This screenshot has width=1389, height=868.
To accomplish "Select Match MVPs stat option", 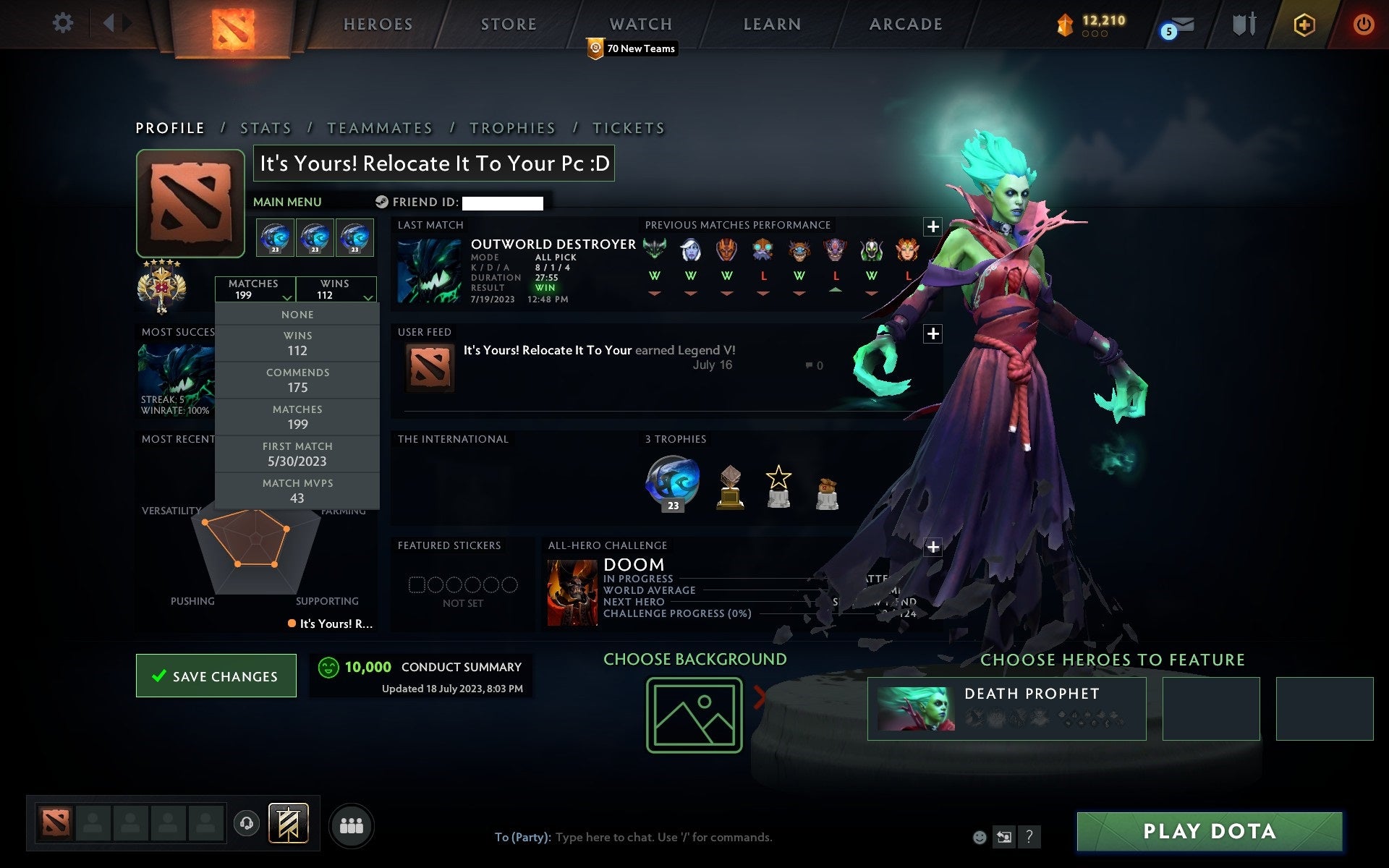I will pos(298,490).
